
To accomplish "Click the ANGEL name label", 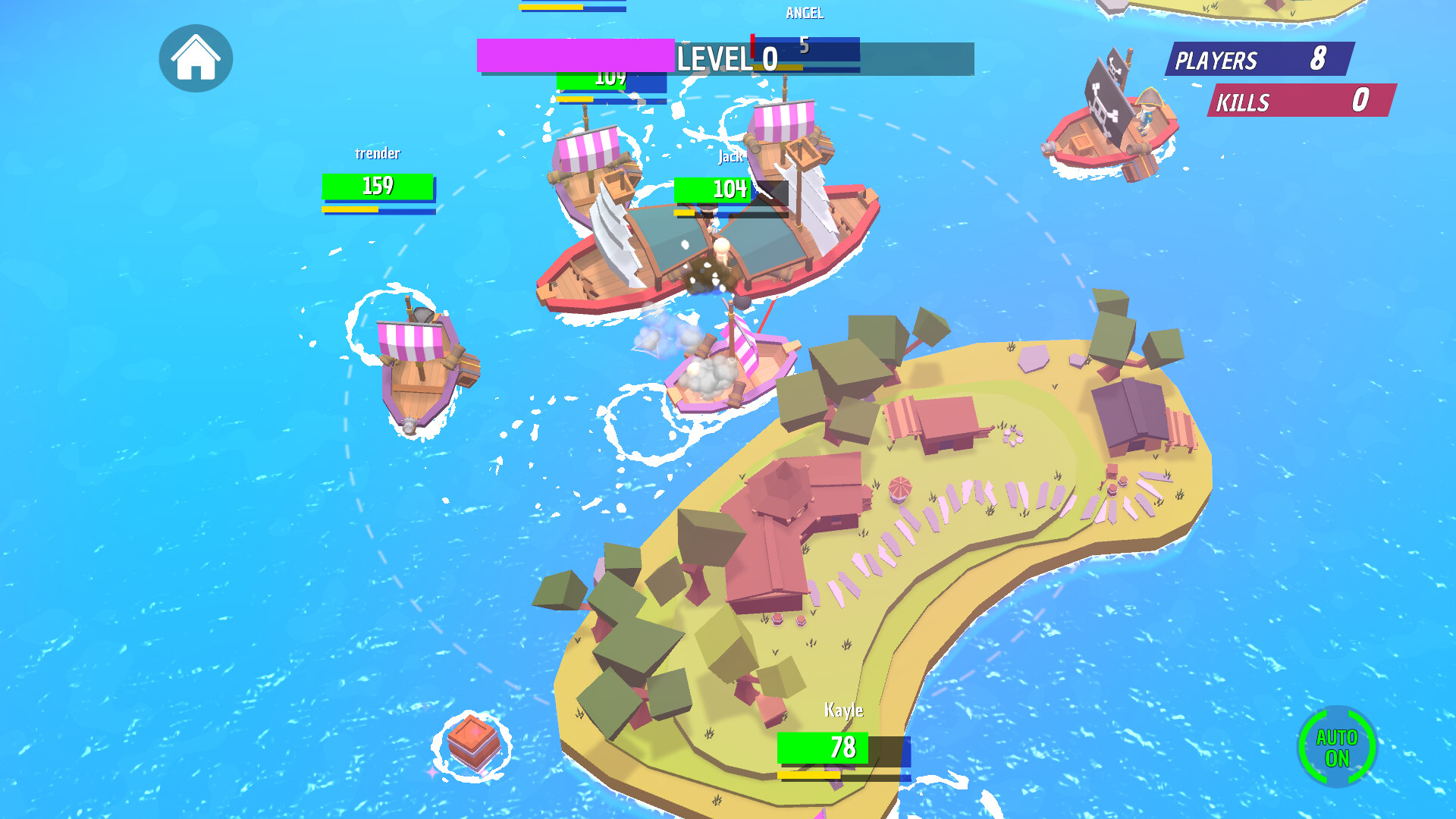I will point(805,13).
